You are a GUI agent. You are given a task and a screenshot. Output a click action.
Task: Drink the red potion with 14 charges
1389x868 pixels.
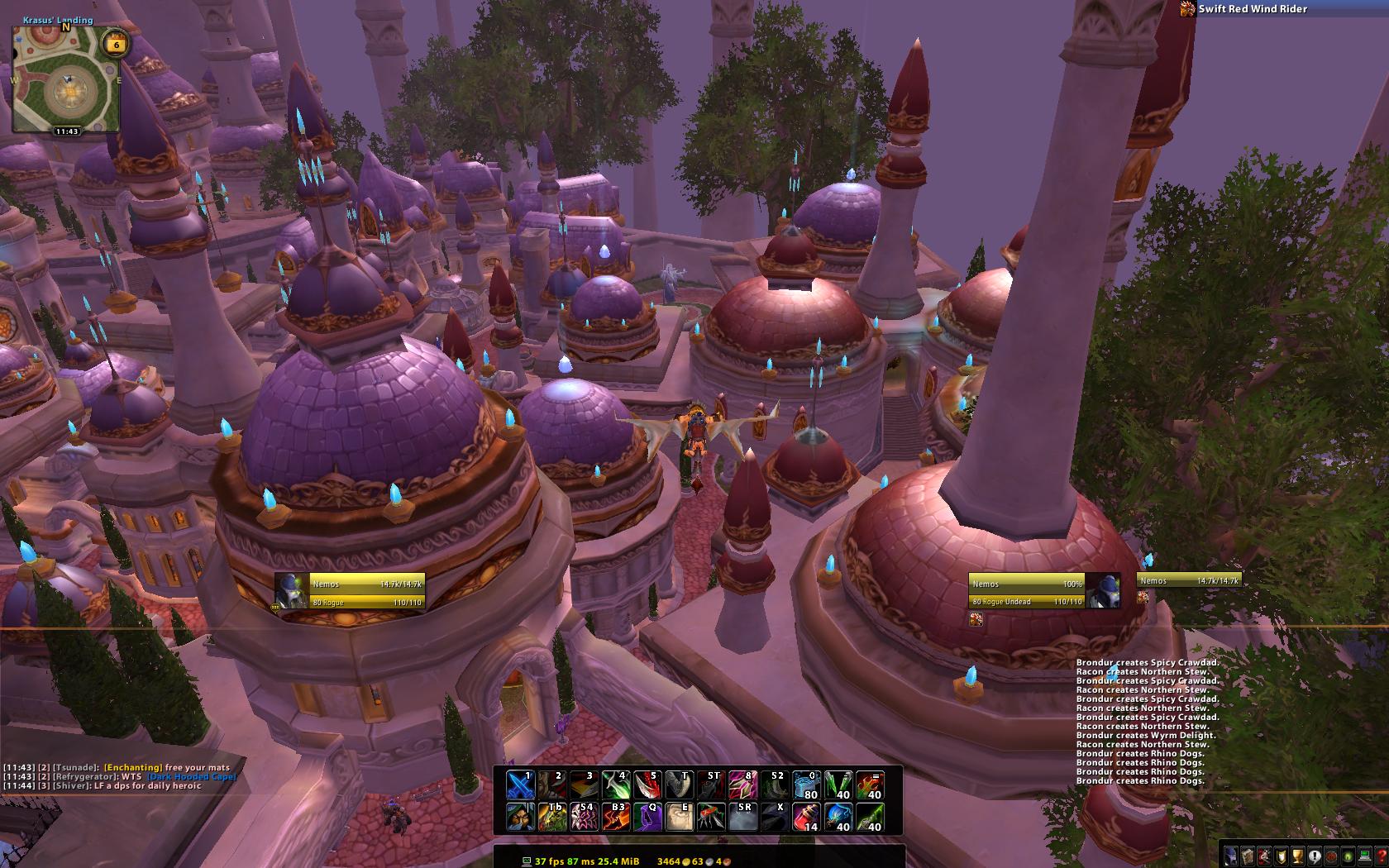coord(805,817)
